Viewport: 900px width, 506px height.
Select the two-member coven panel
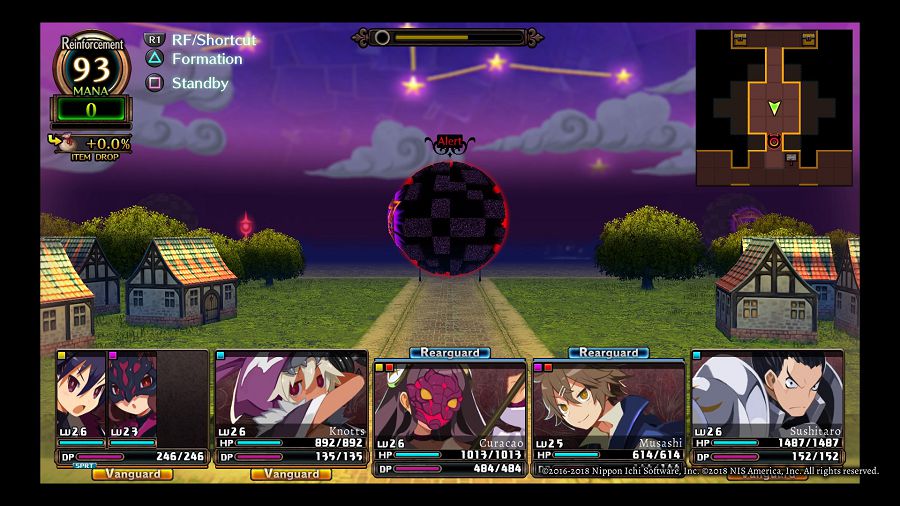[x=132, y=407]
